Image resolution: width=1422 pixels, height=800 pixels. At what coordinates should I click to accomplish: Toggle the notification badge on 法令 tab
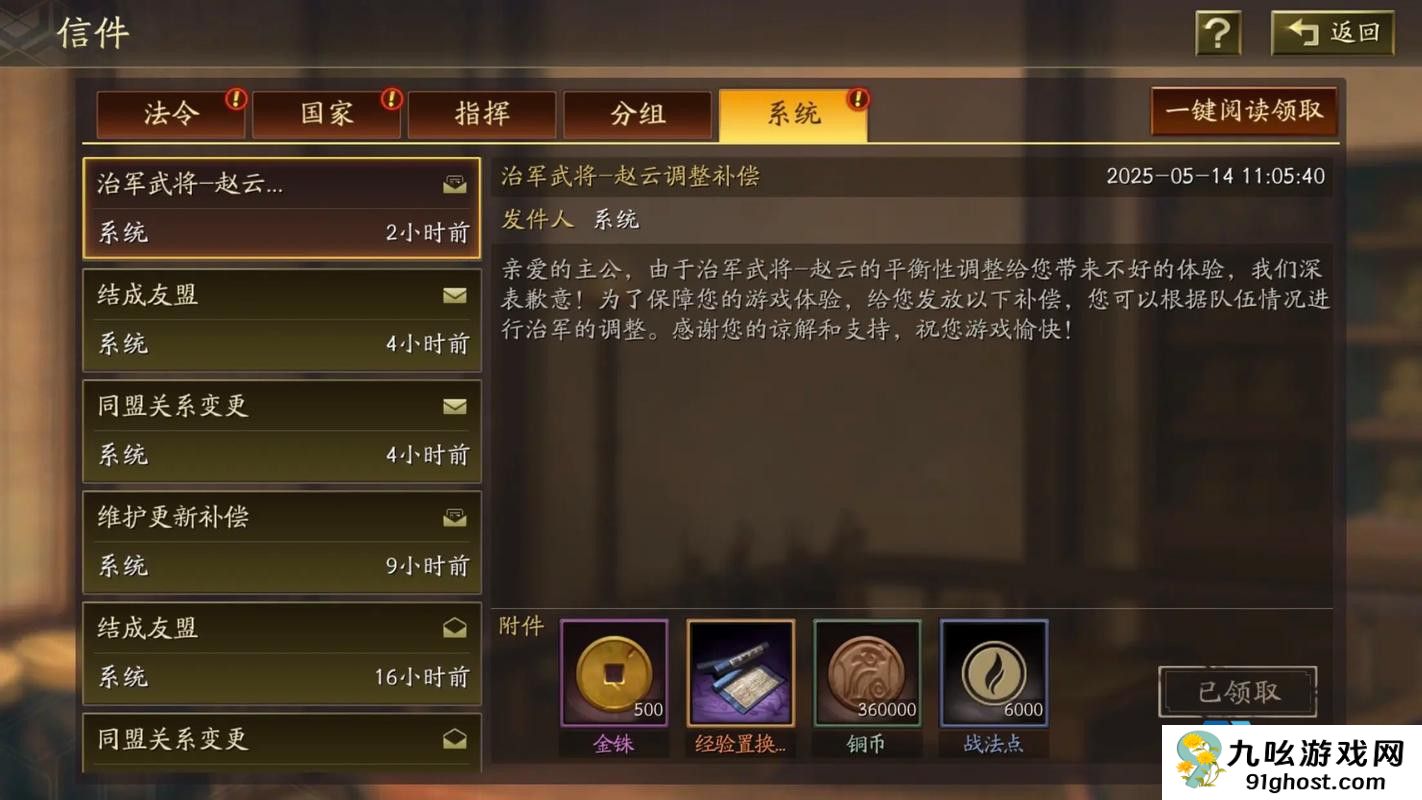coord(233,99)
